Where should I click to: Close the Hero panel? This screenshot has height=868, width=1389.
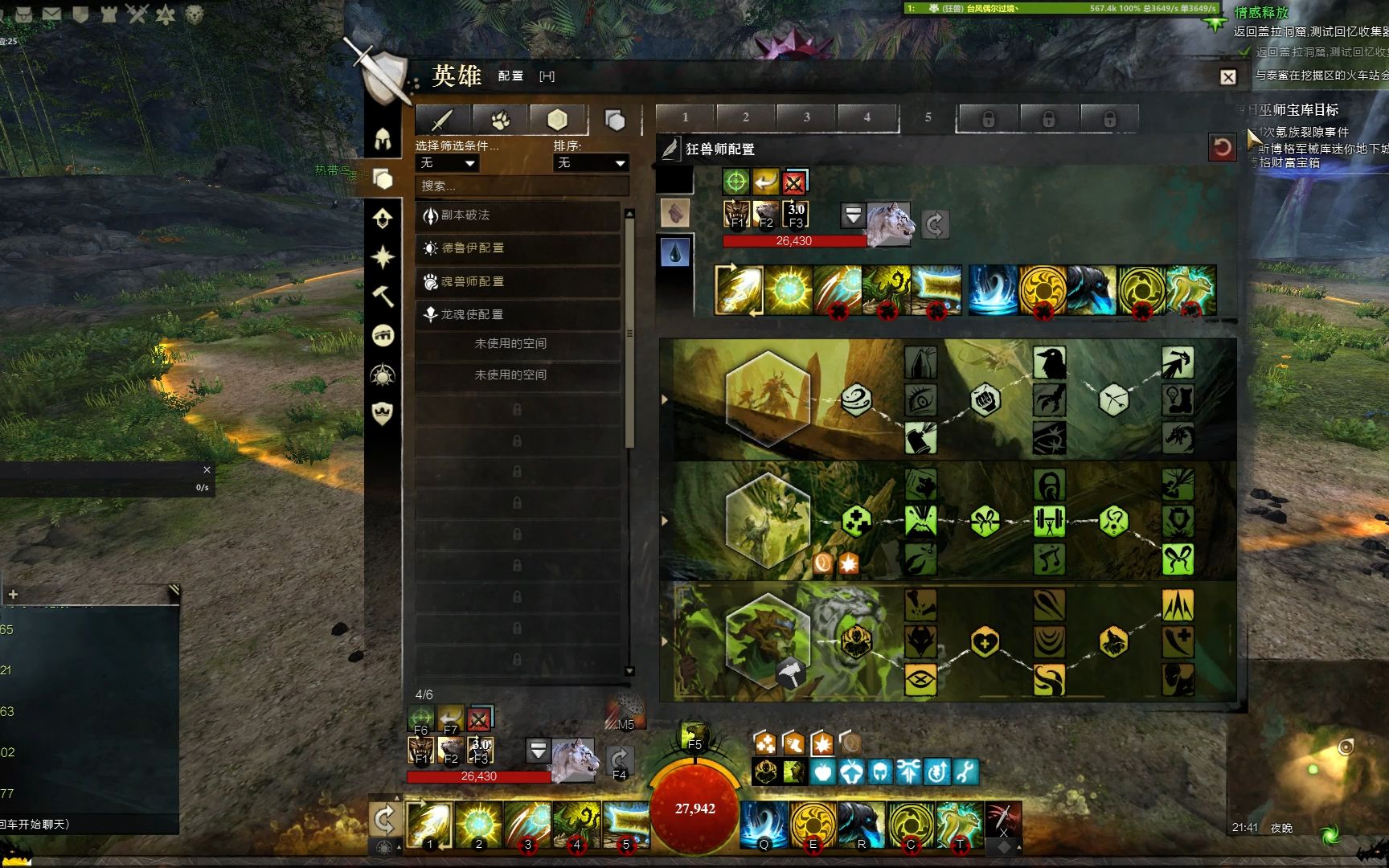pos(1227,77)
